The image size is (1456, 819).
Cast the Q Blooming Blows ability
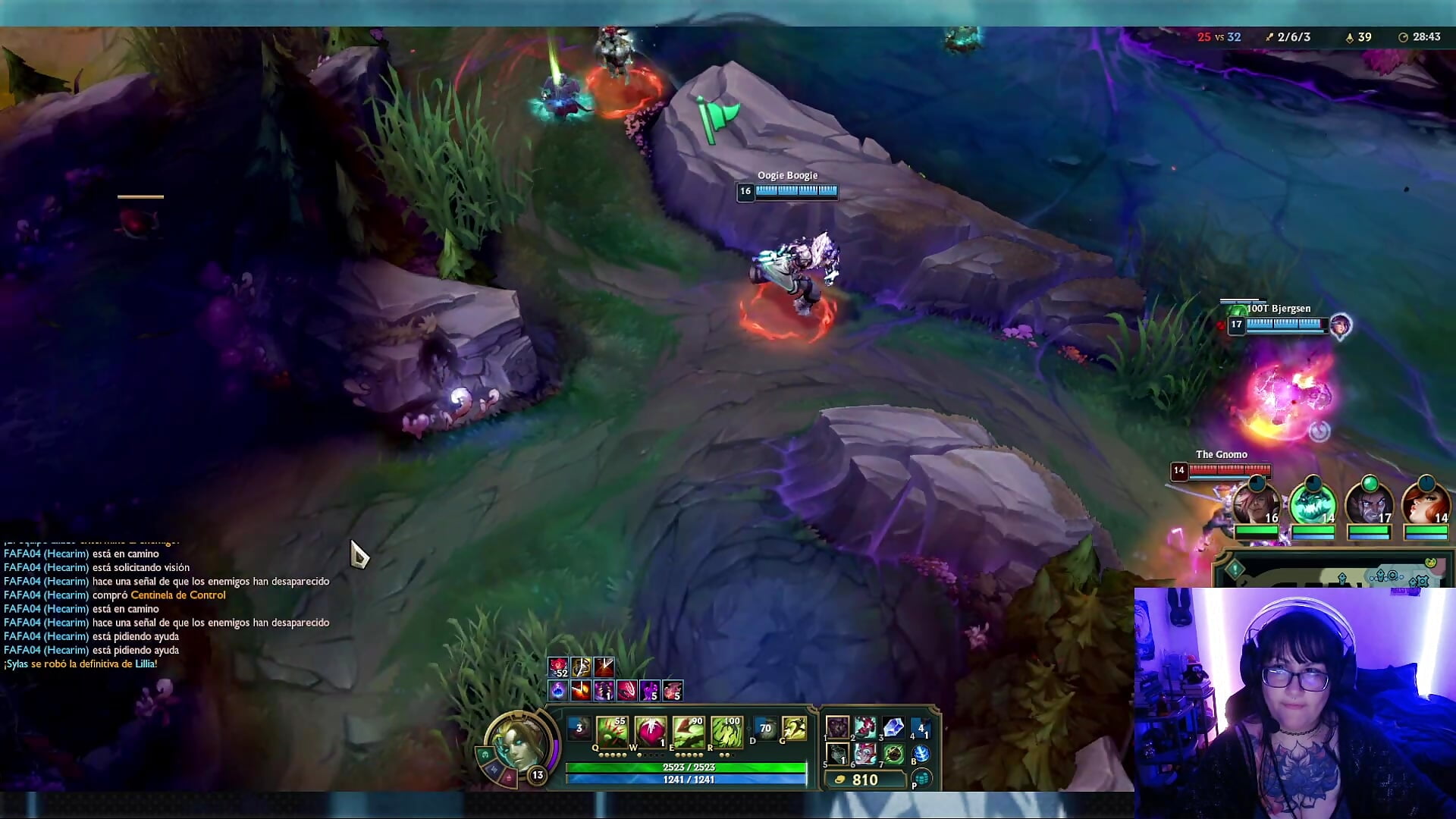(612, 733)
